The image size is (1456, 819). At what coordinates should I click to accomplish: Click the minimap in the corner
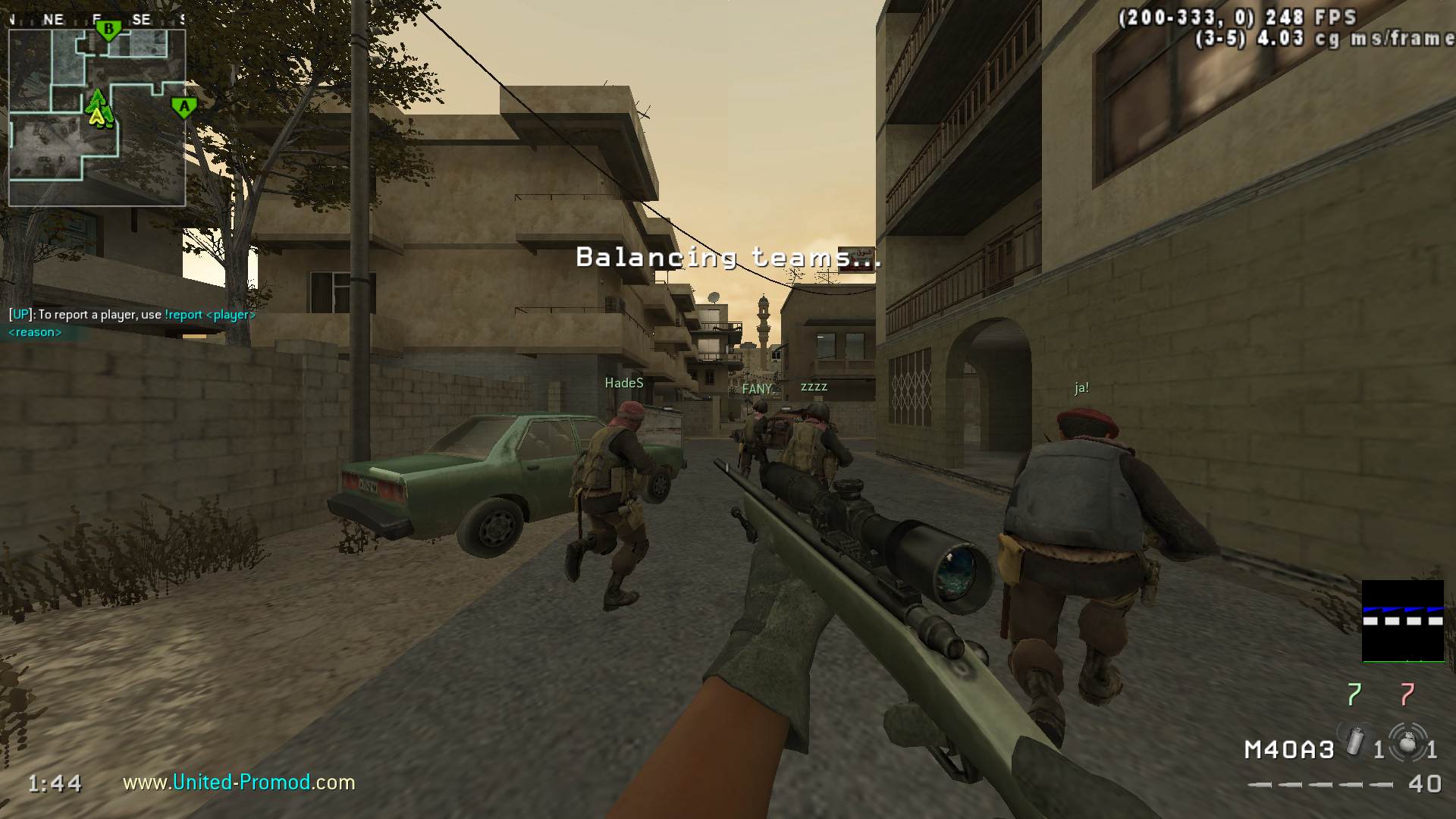pos(97,118)
